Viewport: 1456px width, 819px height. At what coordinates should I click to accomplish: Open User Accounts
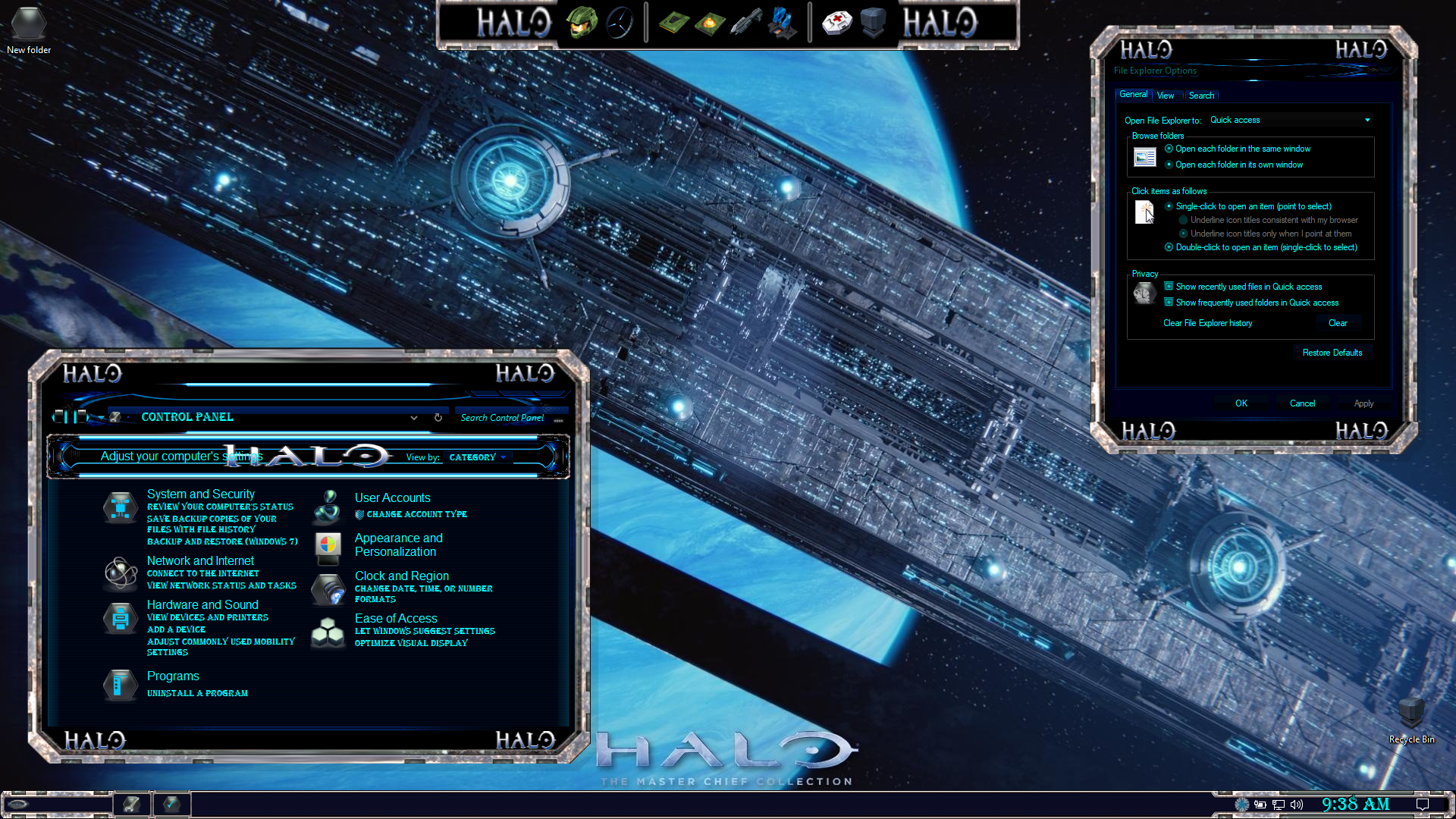[392, 498]
